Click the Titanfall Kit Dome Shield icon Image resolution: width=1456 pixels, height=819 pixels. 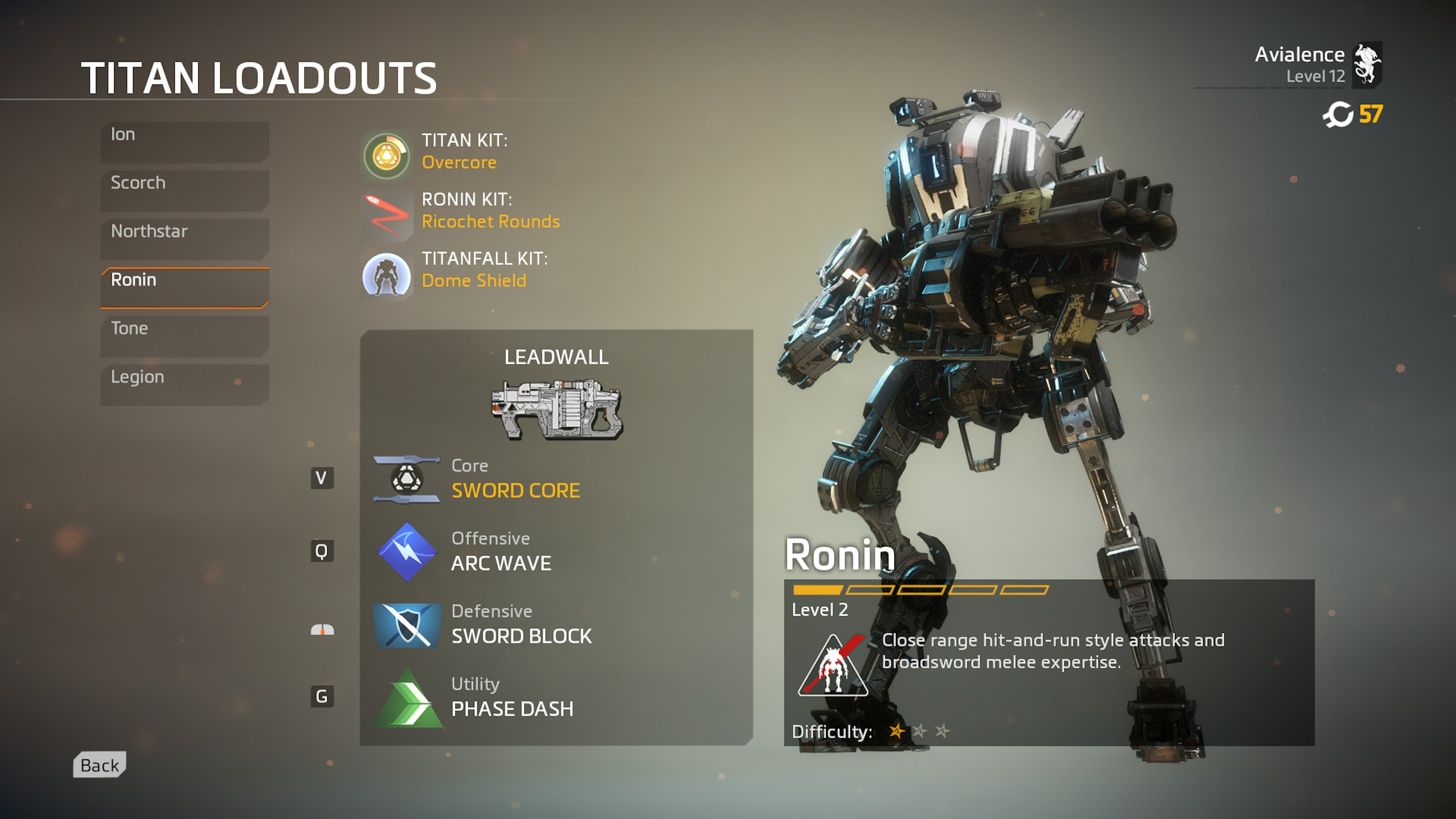click(x=386, y=277)
